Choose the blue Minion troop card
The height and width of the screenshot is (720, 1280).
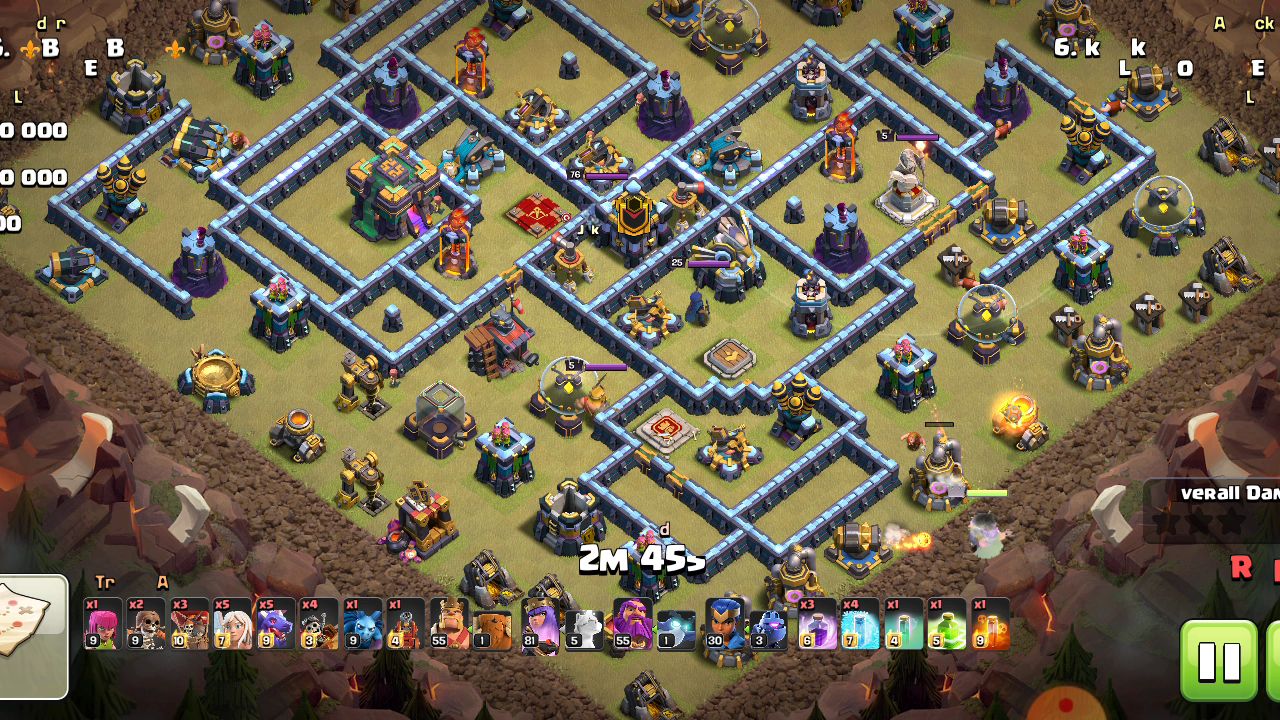tap(362, 624)
